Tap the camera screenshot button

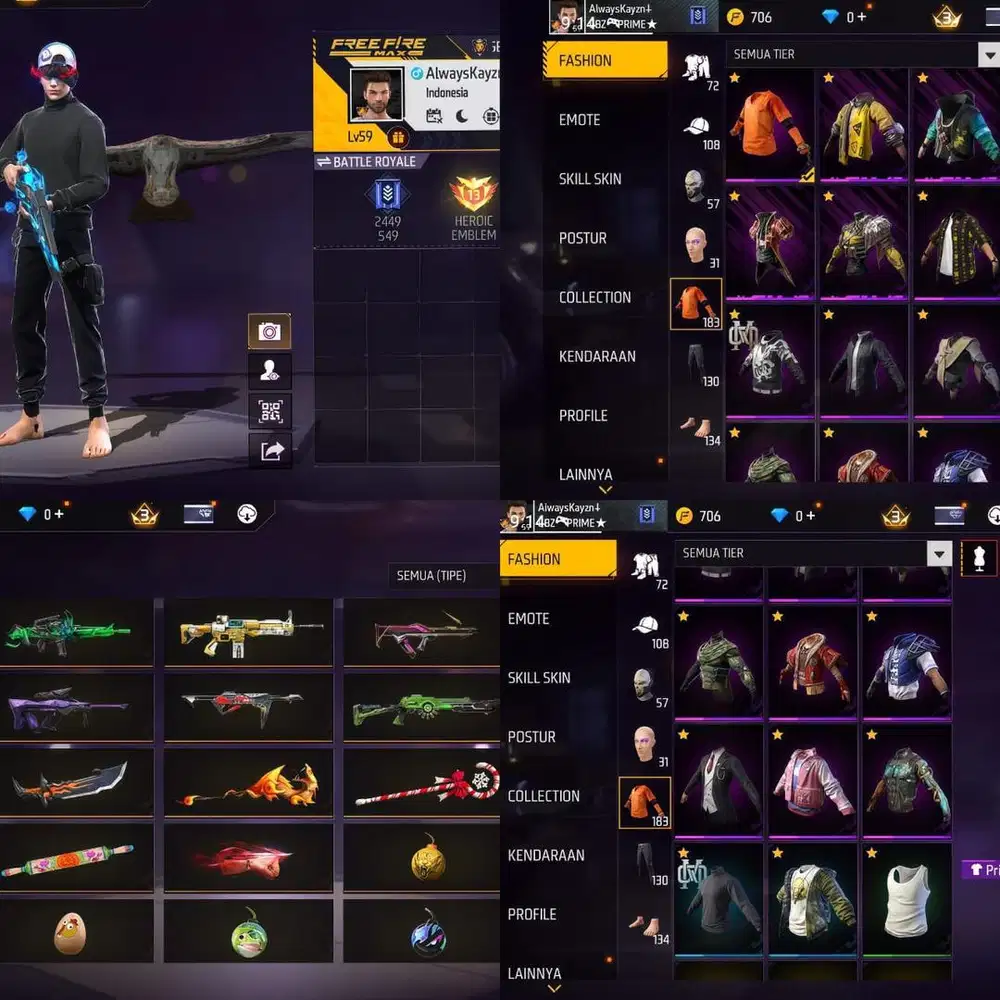(x=269, y=331)
